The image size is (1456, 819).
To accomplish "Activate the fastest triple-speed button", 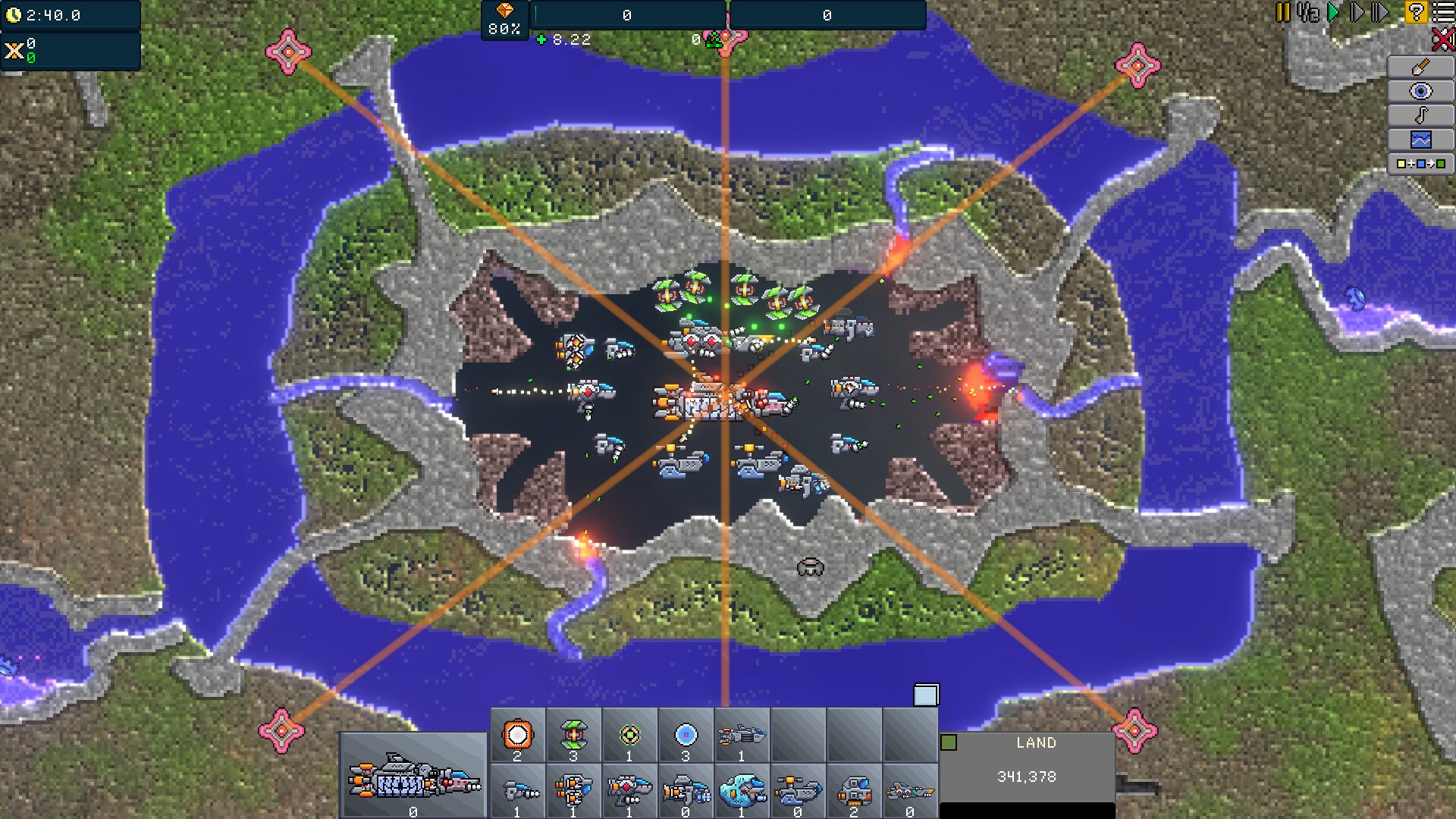I will click(x=1381, y=12).
